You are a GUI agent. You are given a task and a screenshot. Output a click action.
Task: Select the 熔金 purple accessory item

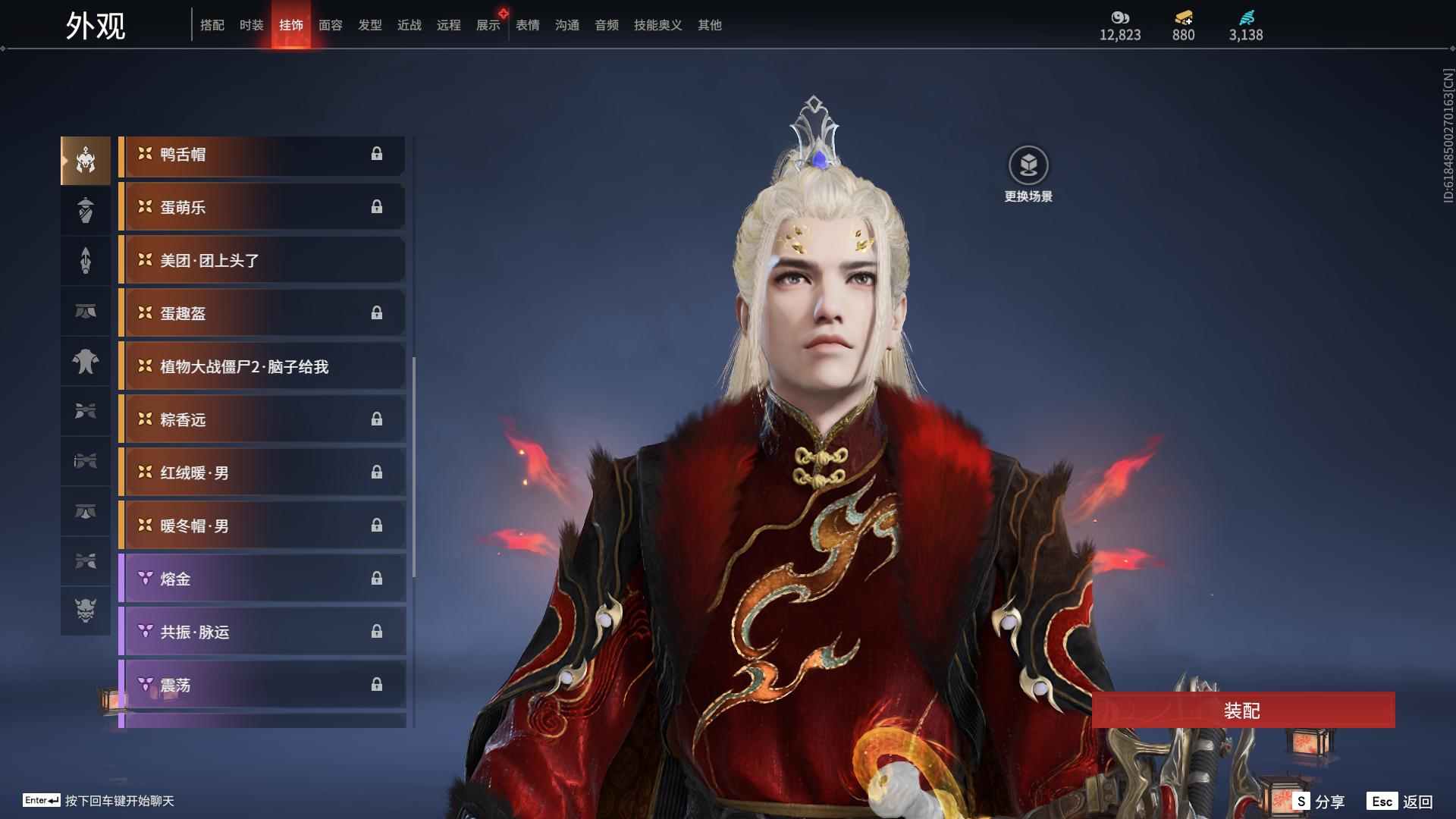[x=262, y=579]
